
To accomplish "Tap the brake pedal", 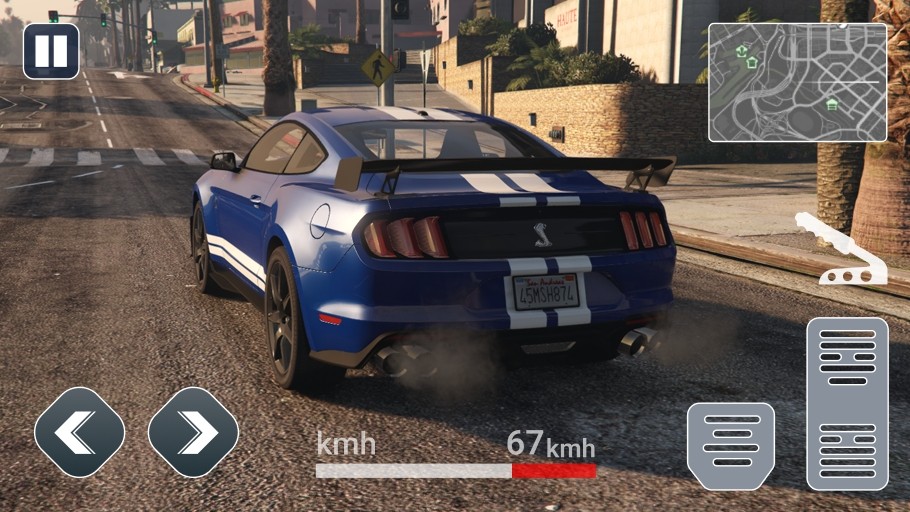I will pyautogui.click(x=731, y=446).
